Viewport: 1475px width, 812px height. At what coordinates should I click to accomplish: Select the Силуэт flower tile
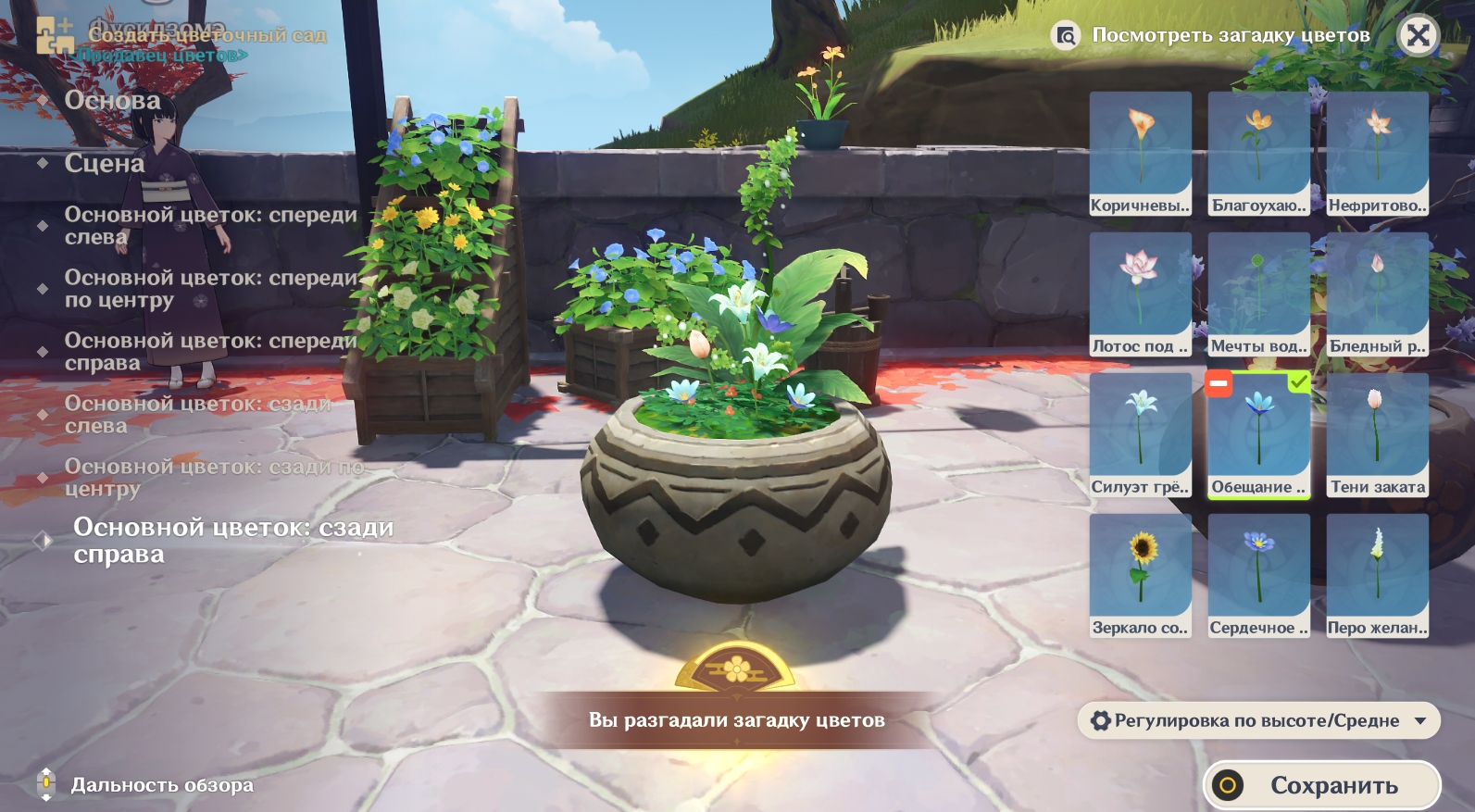pos(1140,434)
